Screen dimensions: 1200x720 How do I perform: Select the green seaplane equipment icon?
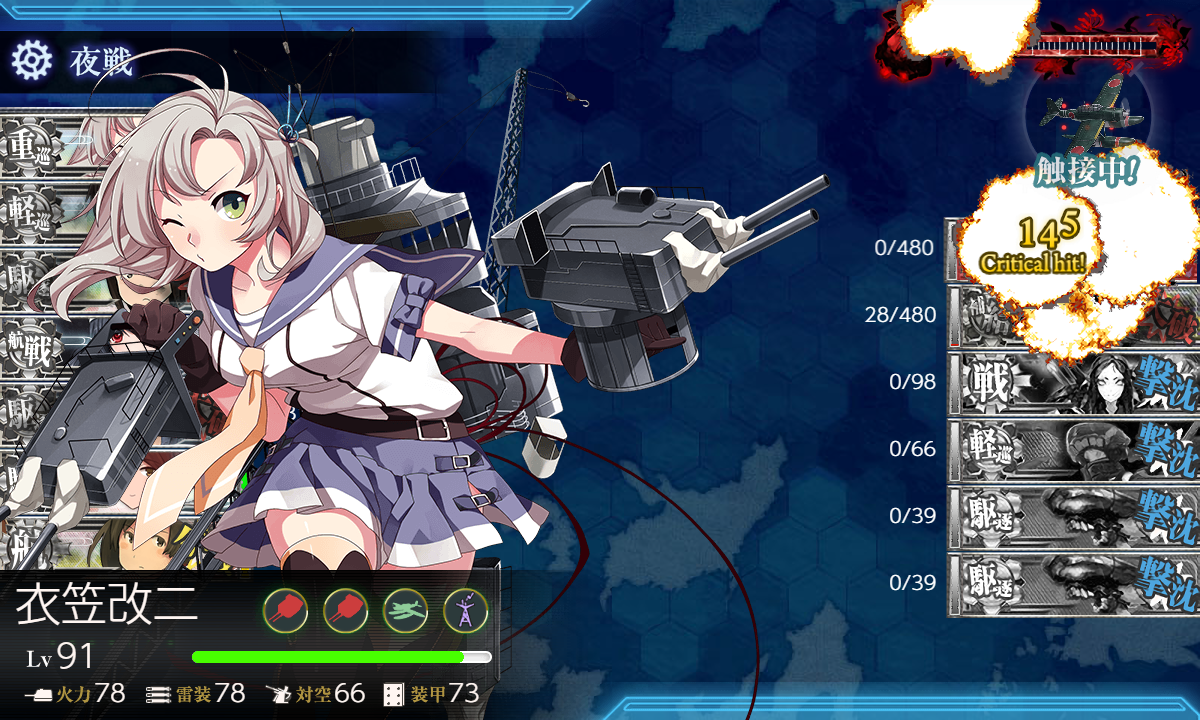[x=405, y=609]
